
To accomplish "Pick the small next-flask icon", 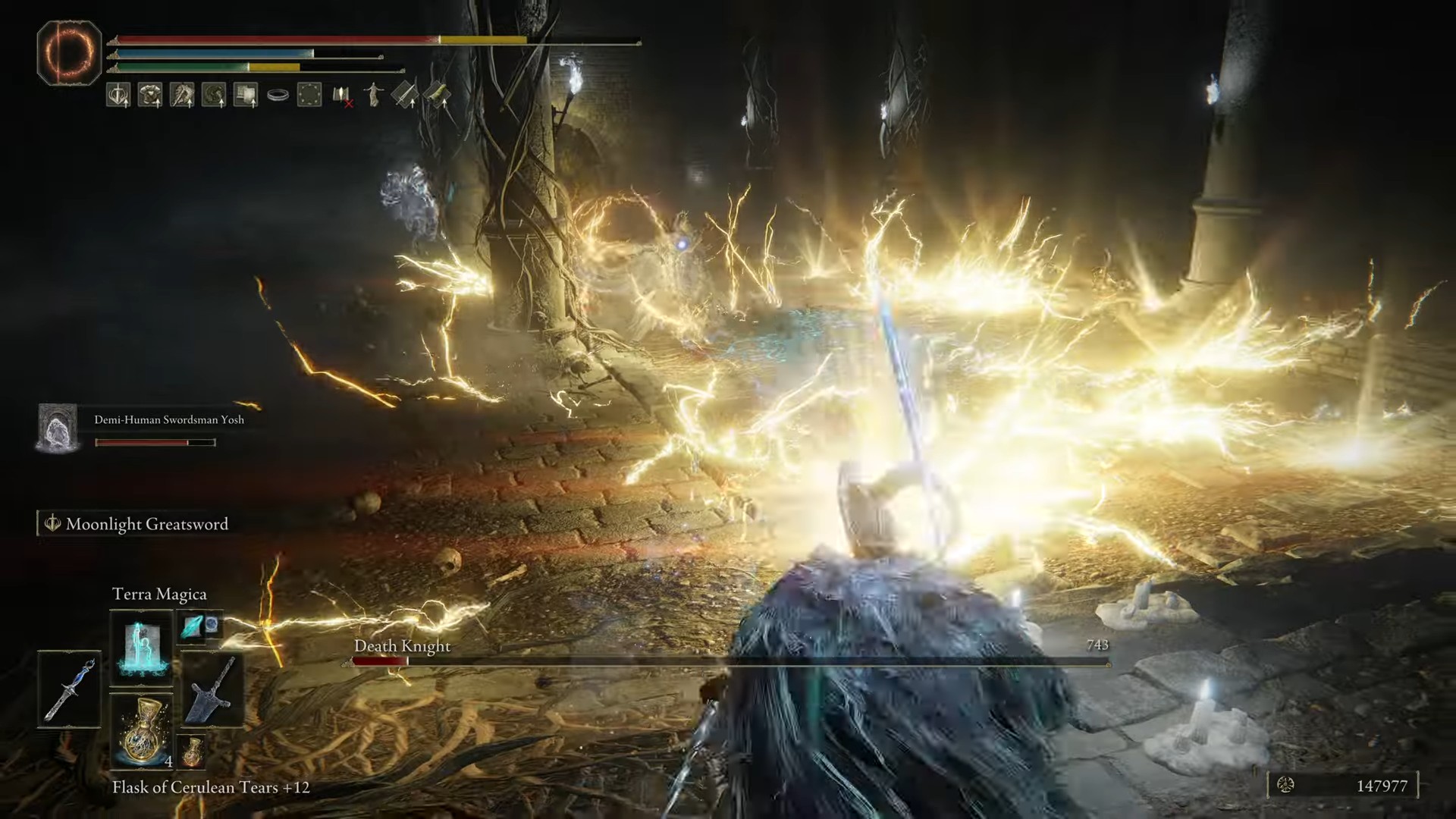I will click(x=193, y=751).
